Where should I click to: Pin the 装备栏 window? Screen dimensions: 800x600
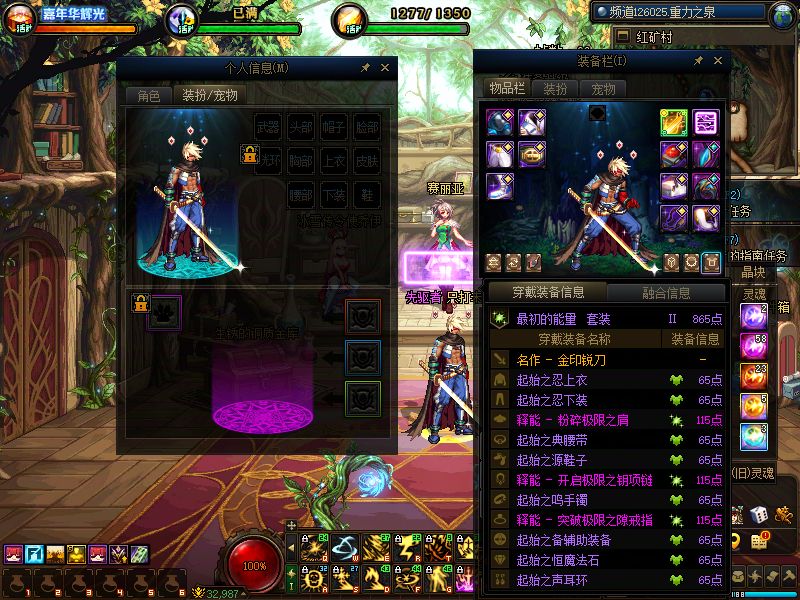[x=698, y=61]
